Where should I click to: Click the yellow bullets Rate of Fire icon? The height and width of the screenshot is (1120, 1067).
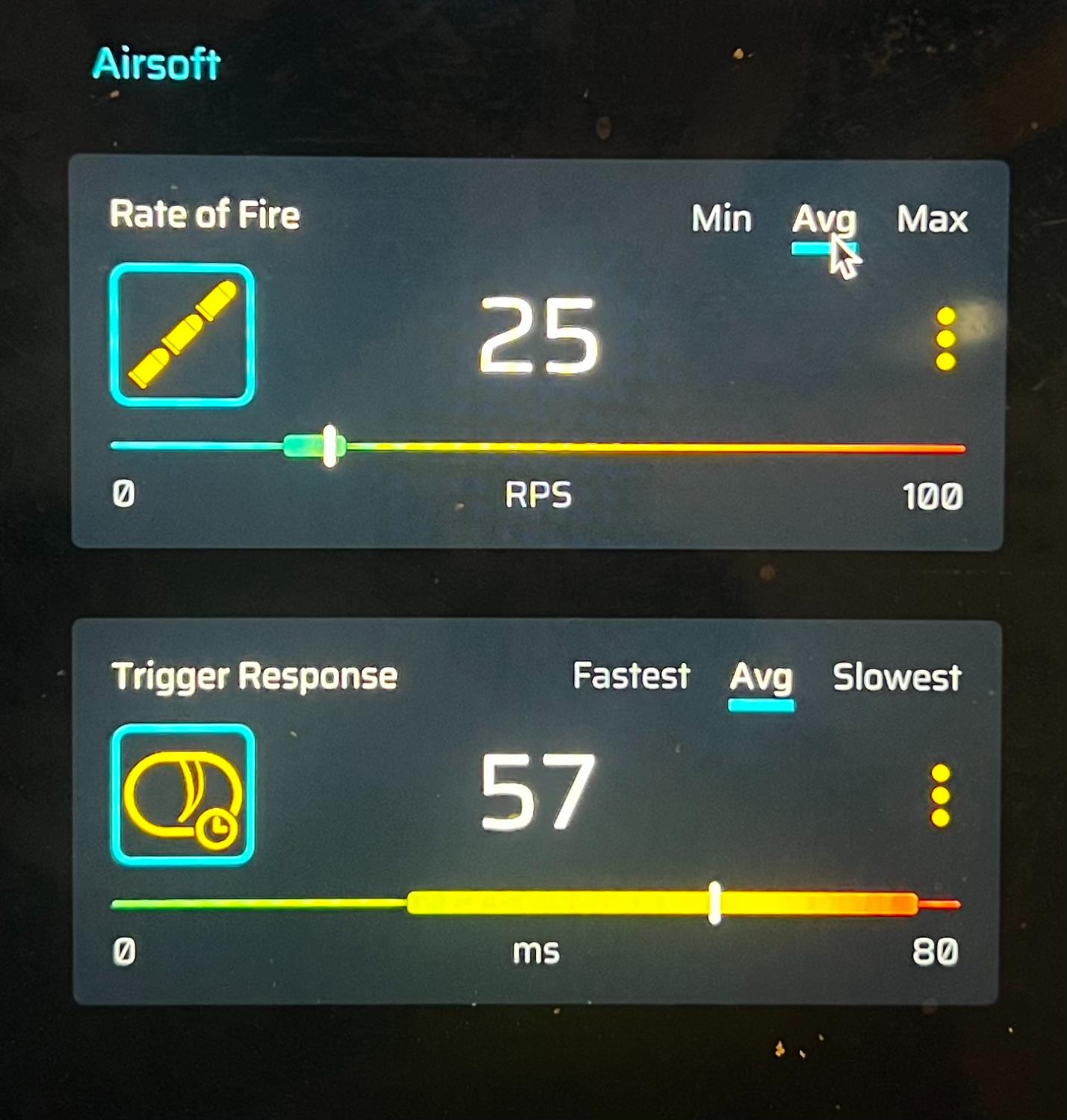pyautogui.click(x=182, y=335)
